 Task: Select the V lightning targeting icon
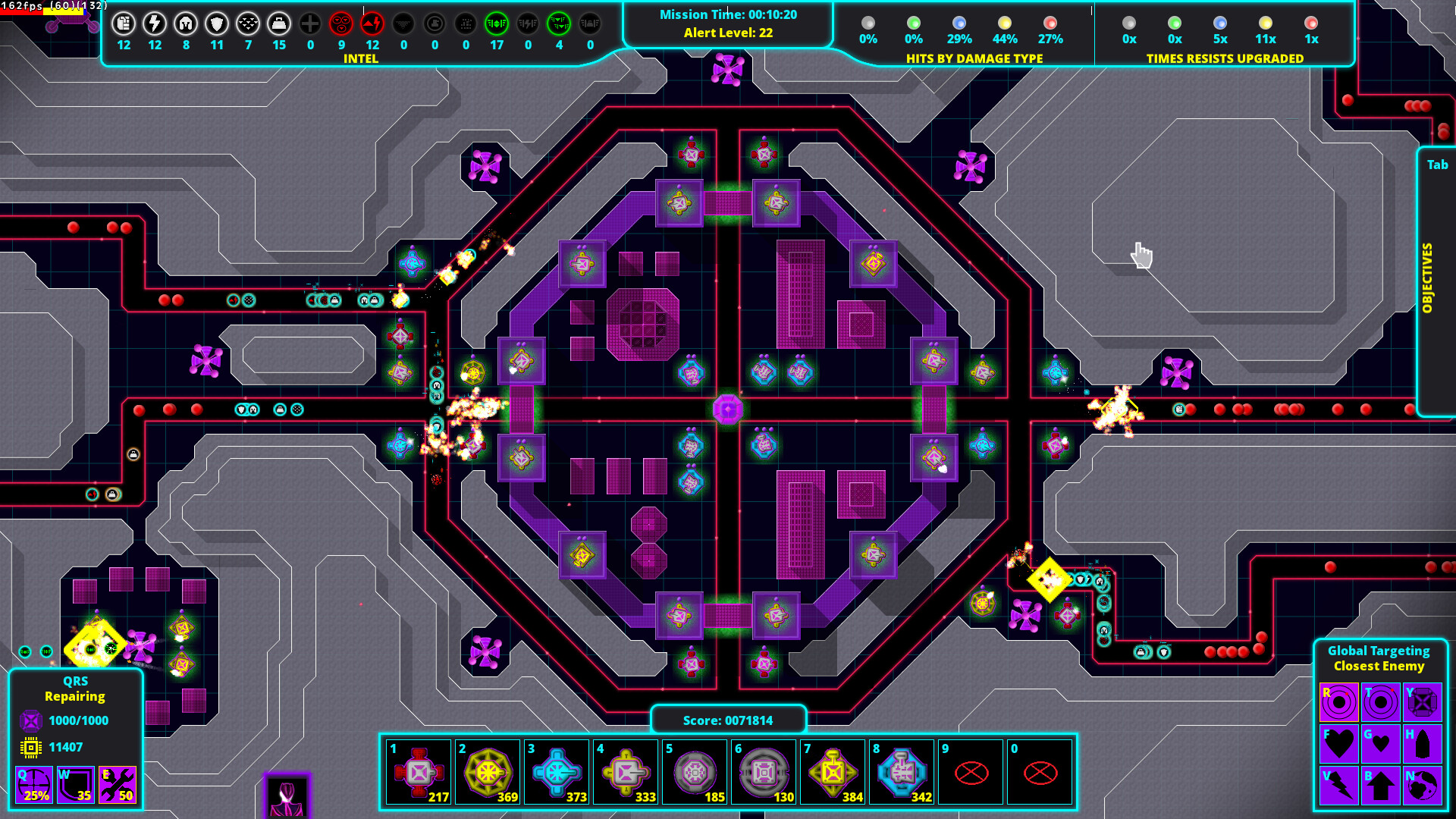pos(1339,786)
